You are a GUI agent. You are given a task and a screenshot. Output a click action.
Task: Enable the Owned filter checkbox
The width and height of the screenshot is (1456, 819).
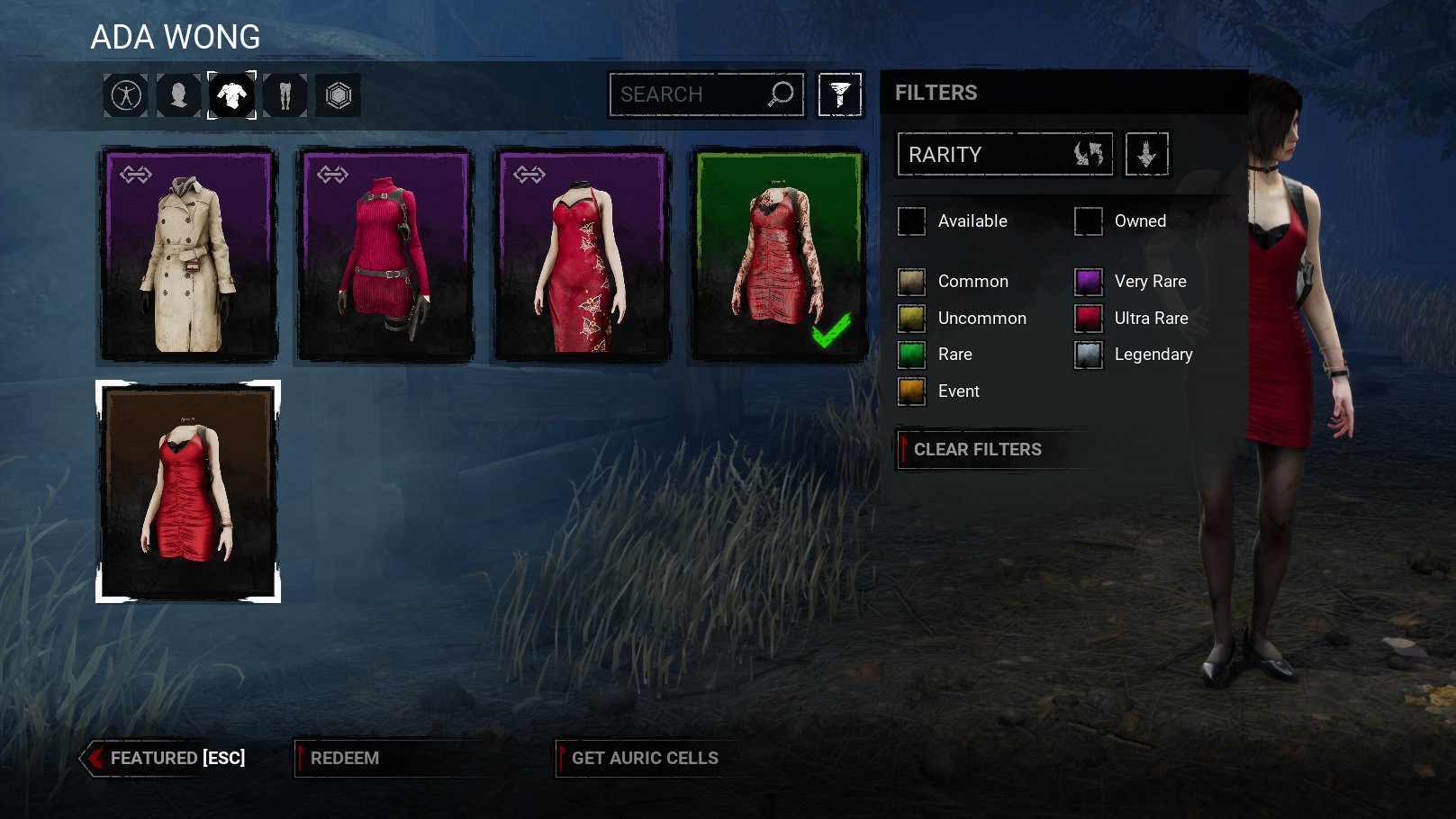(x=1088, y=221)
